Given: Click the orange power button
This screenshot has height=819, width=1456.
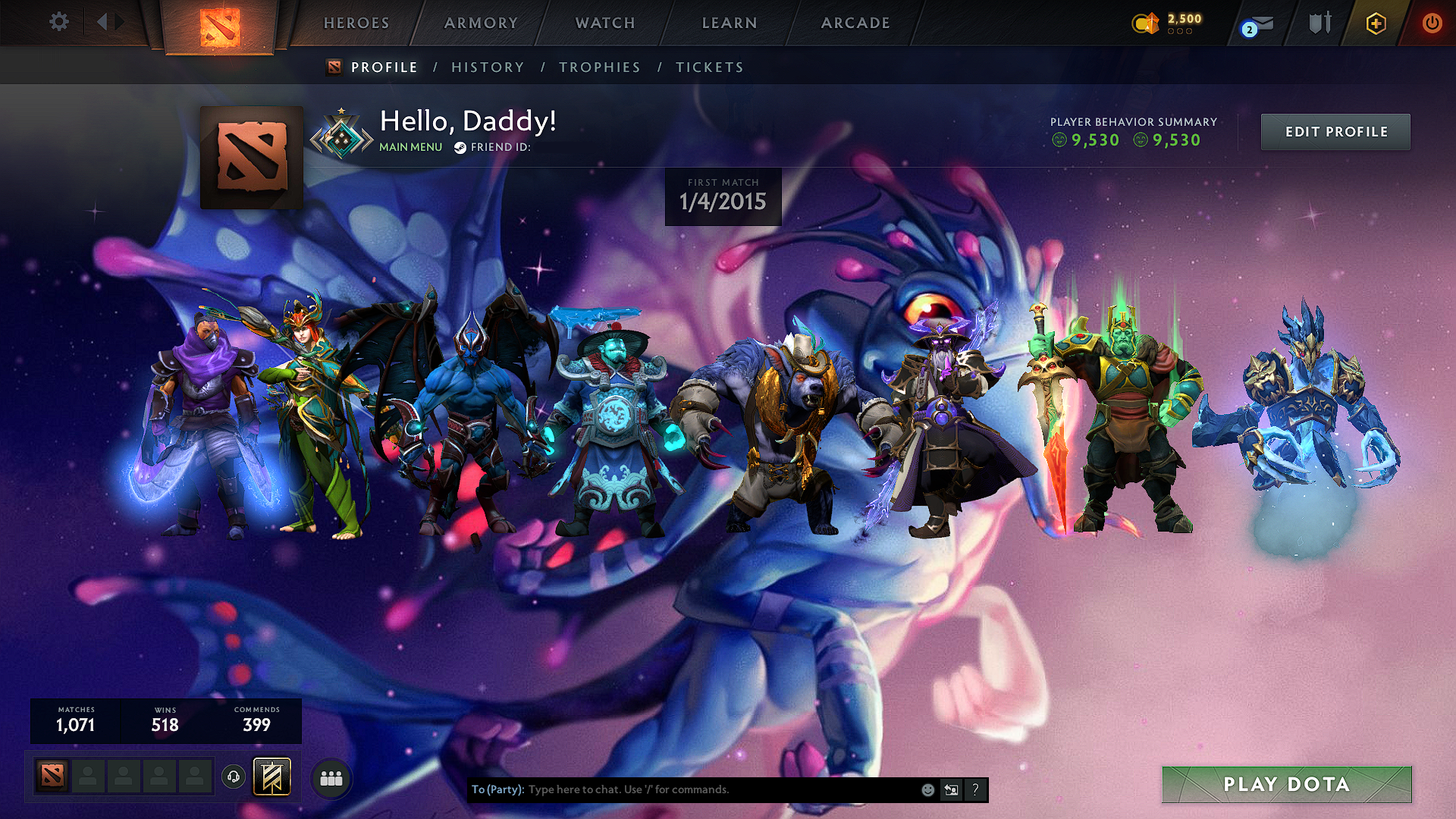Looking at the screenshot, I should (x=1432, y=23).
